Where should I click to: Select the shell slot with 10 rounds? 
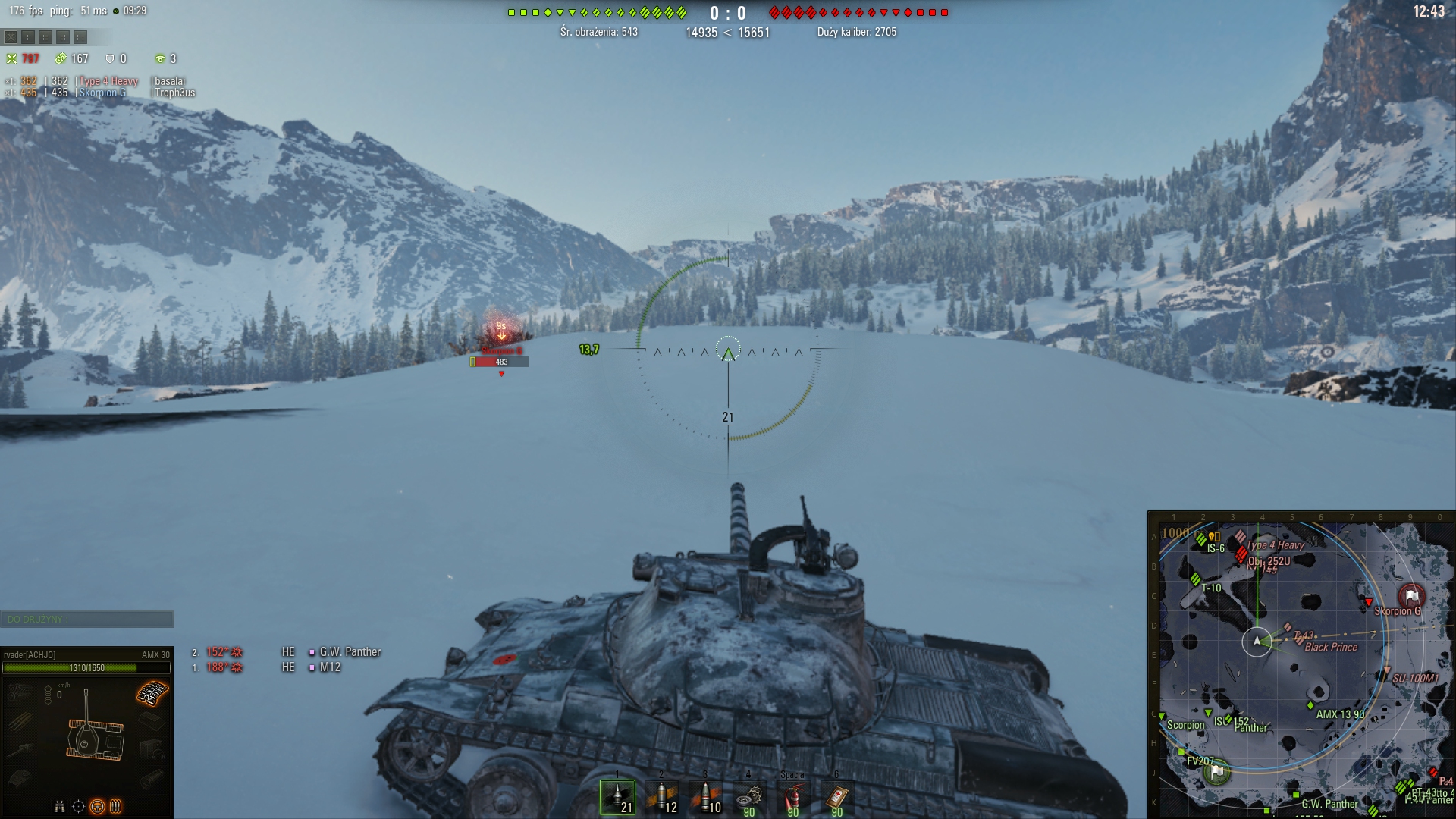705,797
